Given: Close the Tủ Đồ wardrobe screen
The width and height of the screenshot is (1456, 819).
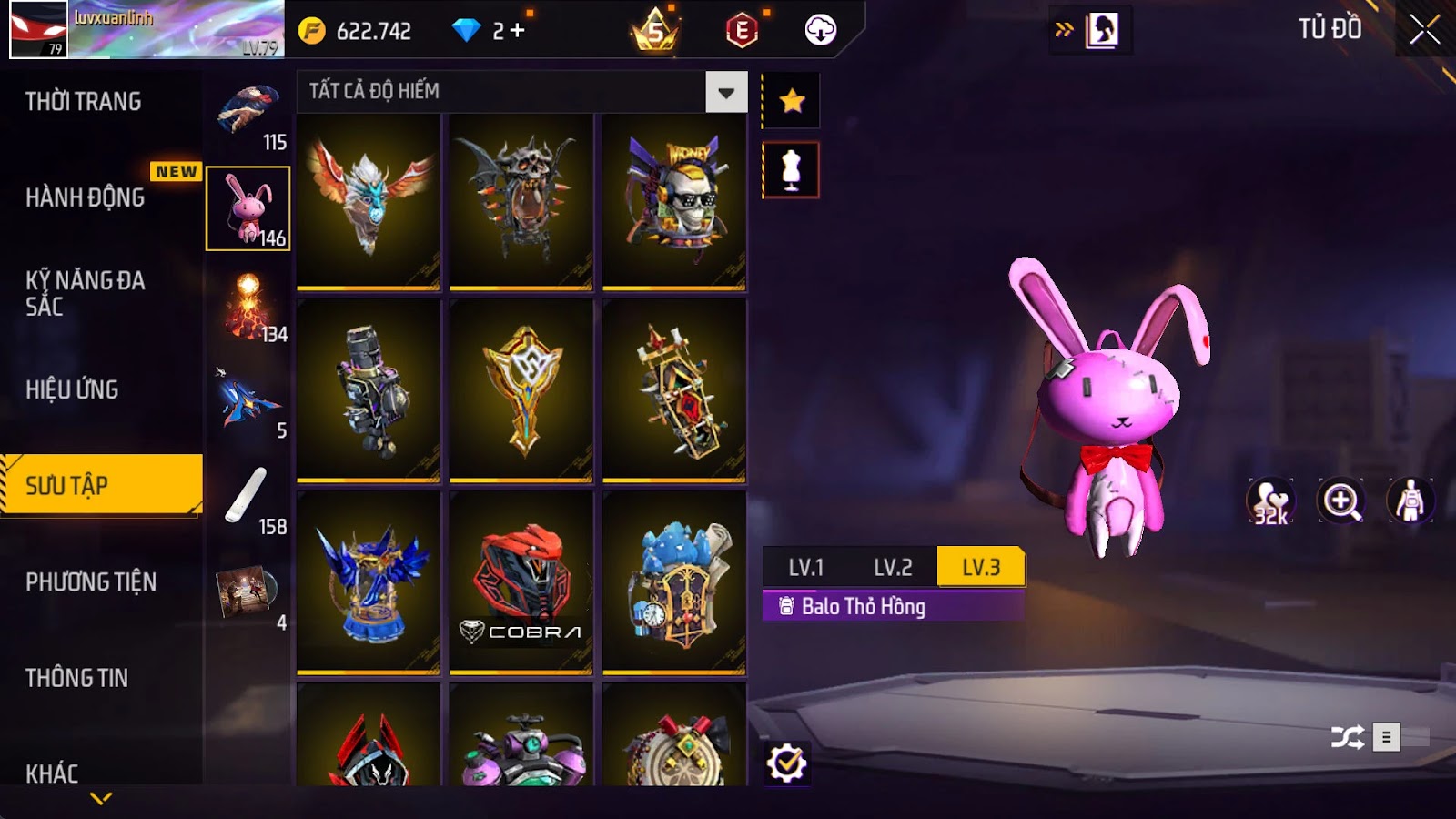Looking at the screenshot, I should click(1424, 30).
